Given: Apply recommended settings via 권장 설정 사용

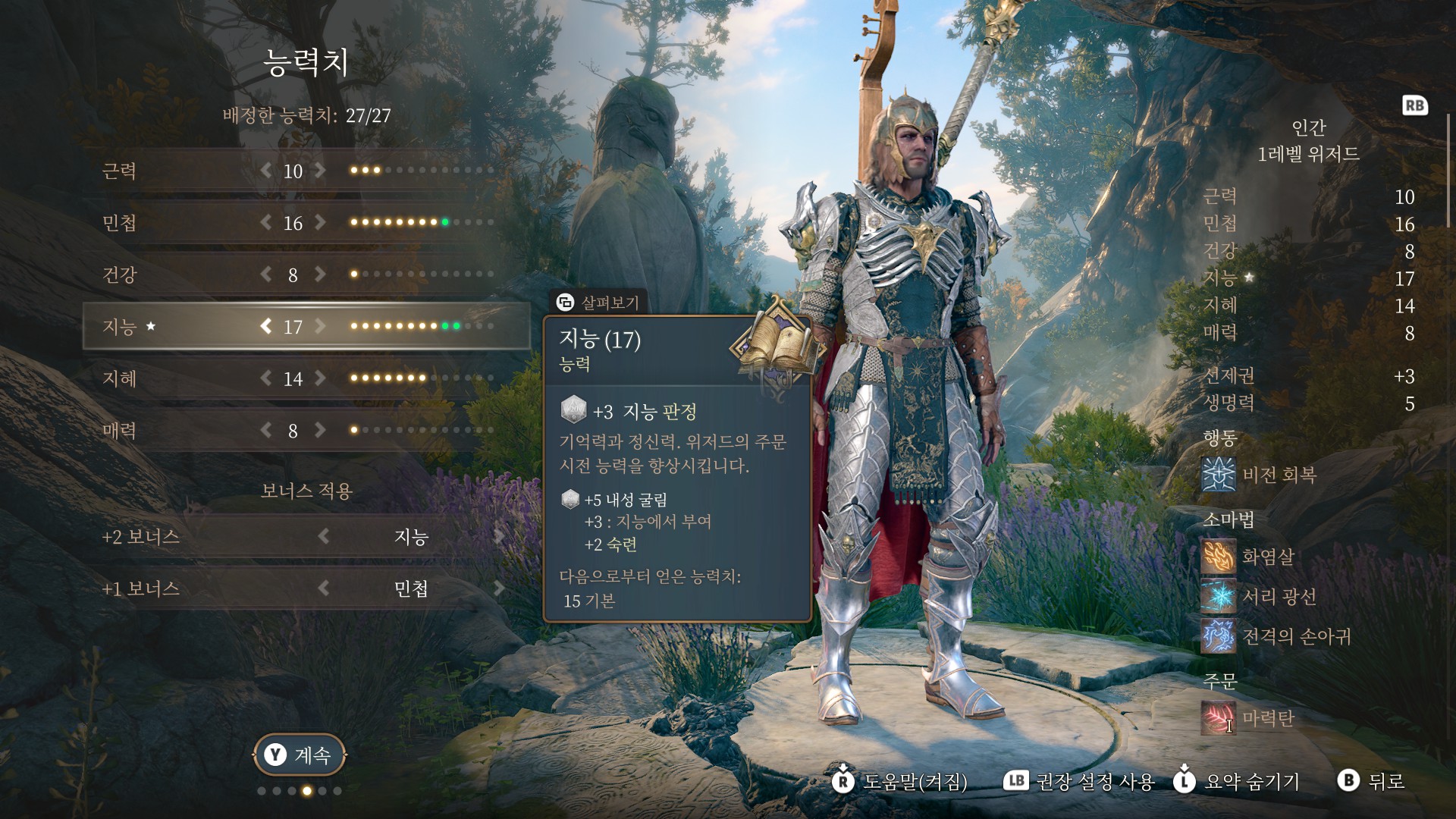Looking at the screenshot, I should (x=1079, y=781).
